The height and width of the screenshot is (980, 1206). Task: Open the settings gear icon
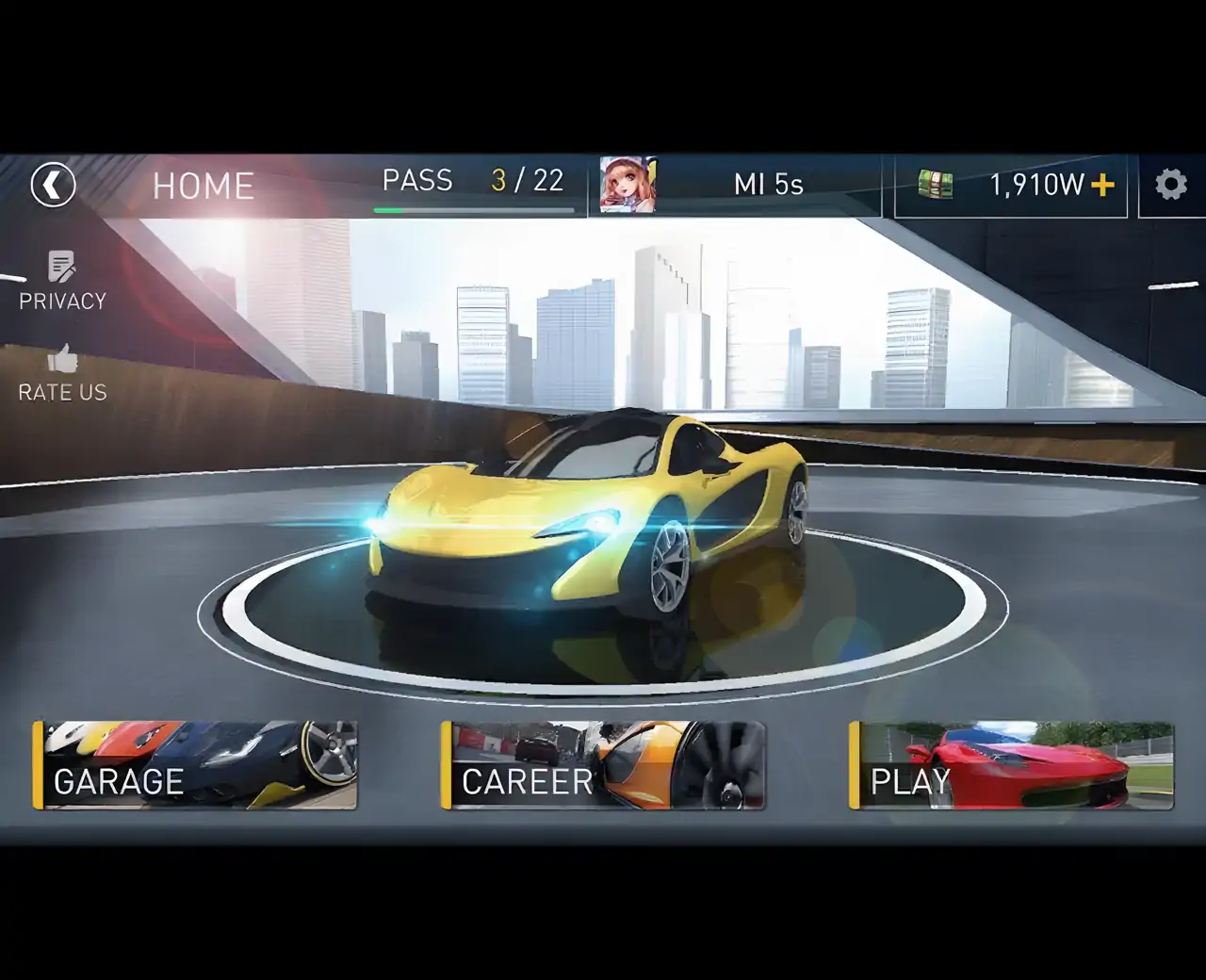pos(1170,185)
